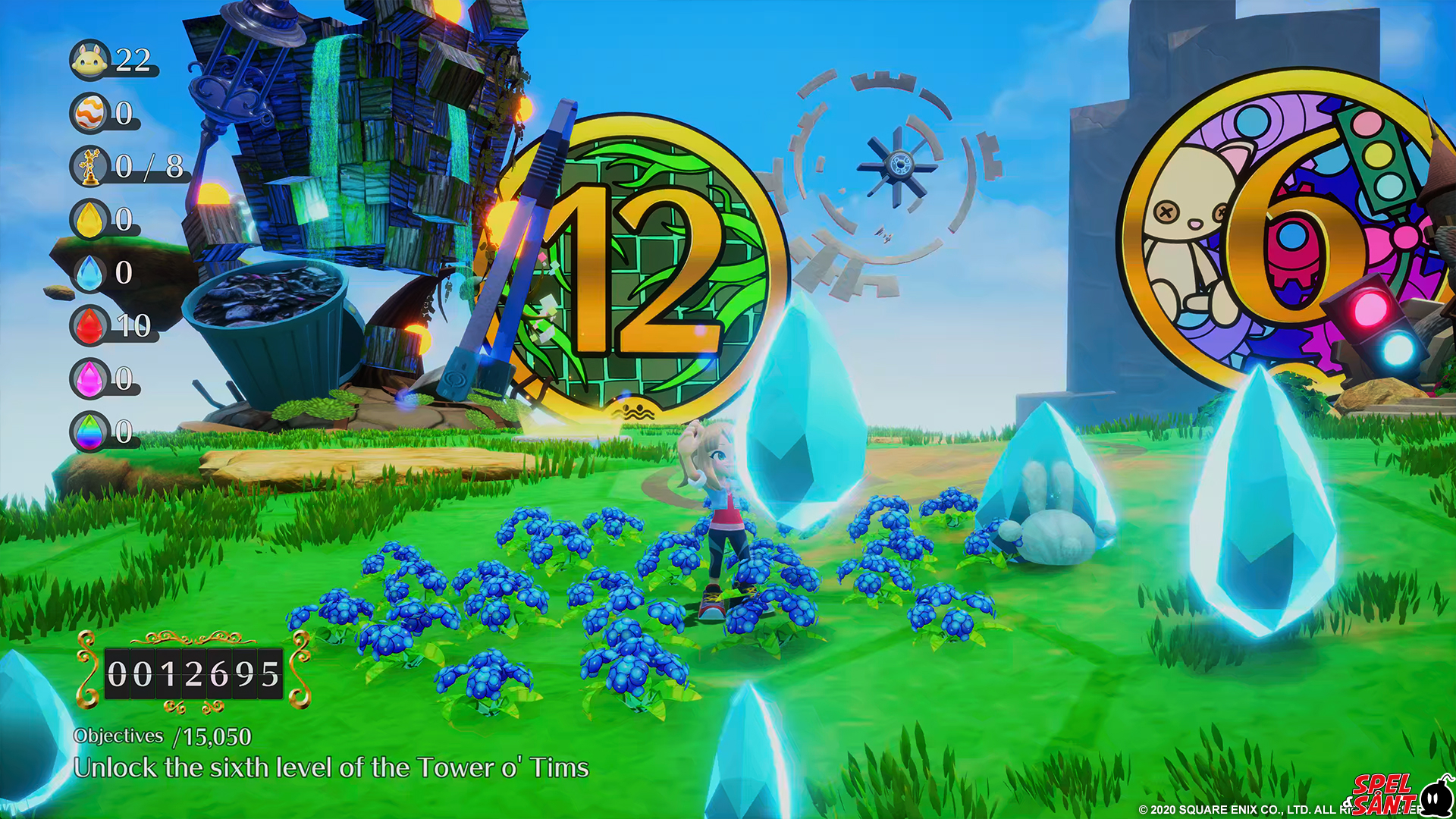Select the red drop icon
1456x819 pixels.
(x=90, y=325)
